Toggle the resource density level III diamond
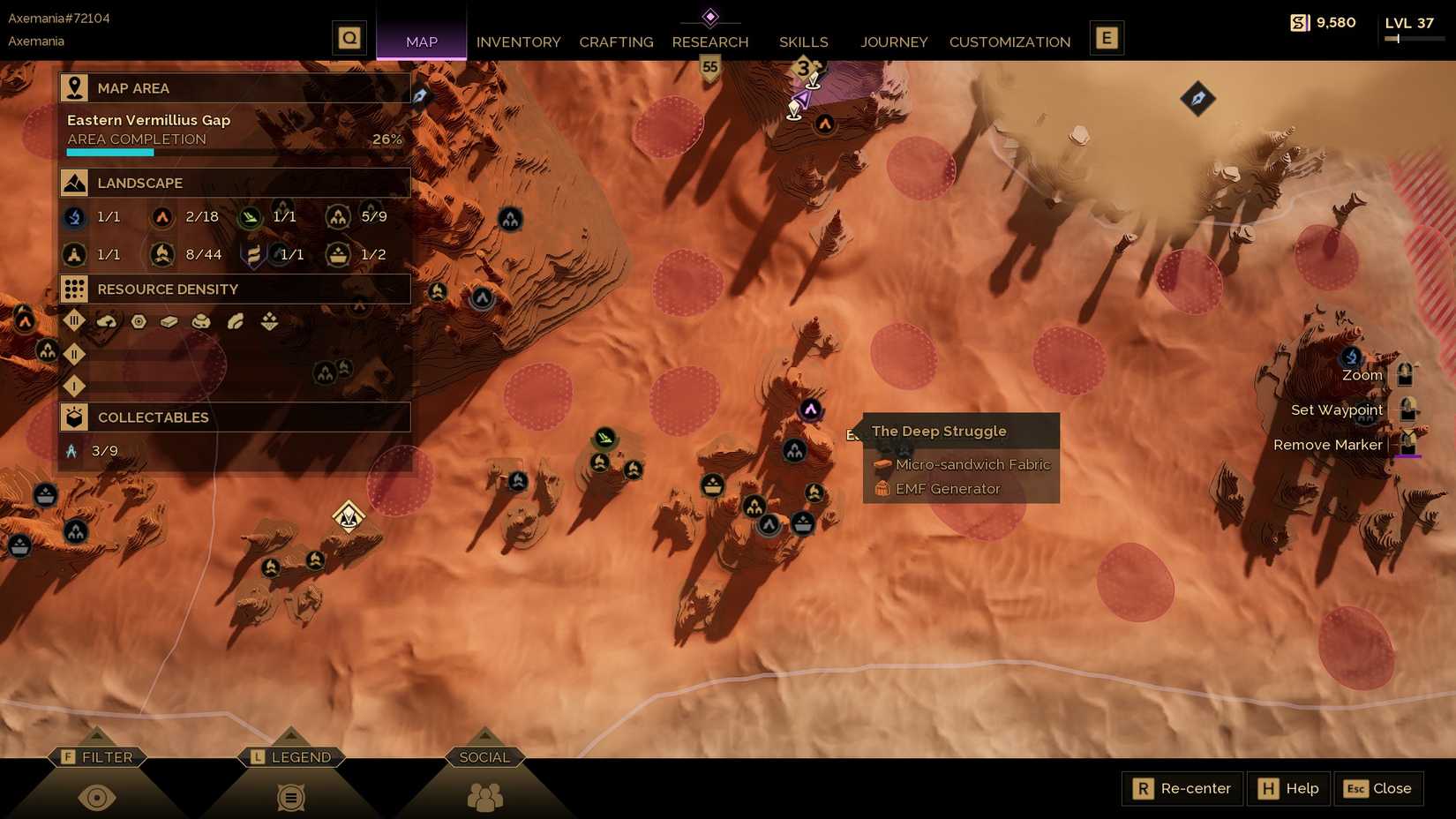1456x819 pixels. [x=74, y=321]
